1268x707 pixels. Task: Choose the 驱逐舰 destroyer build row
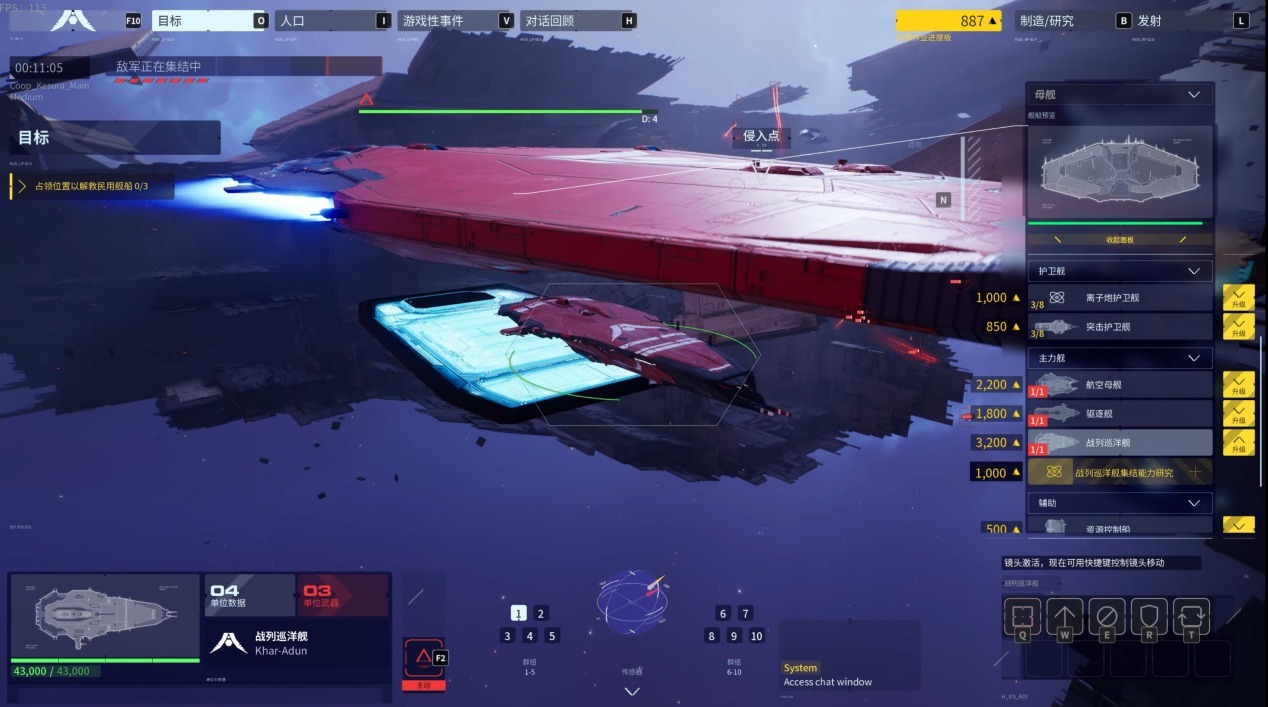point(1119,413)
